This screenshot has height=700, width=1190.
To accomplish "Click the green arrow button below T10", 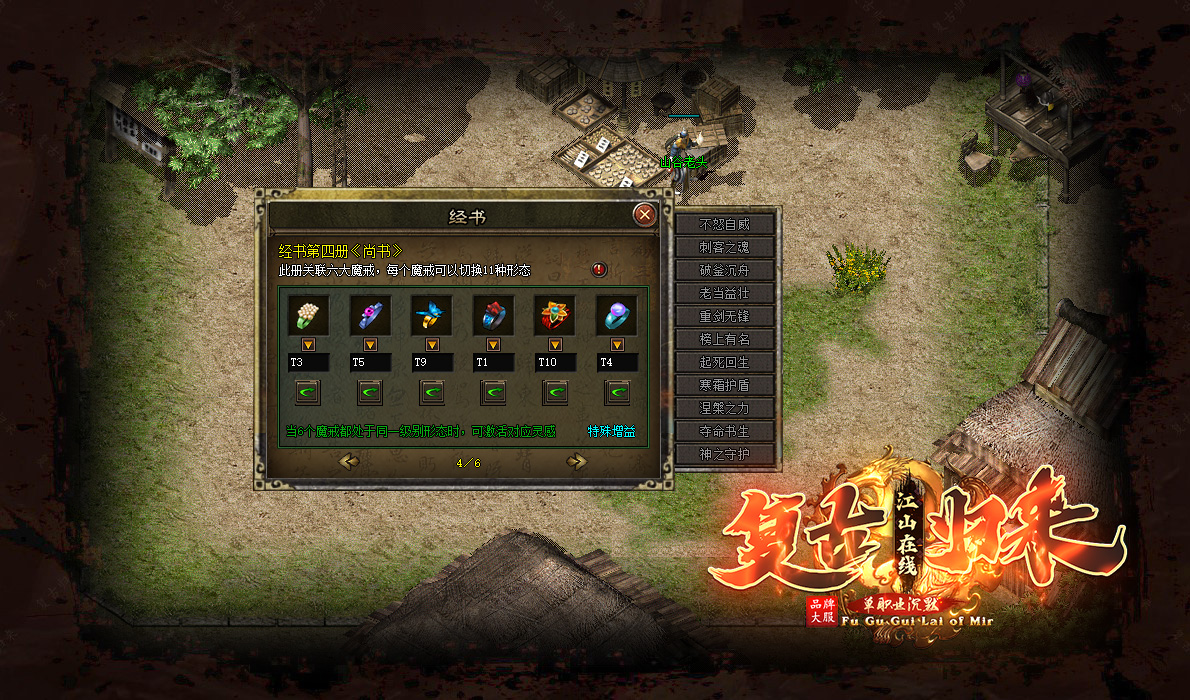I will pyautogui.click(x=555, y=392).
